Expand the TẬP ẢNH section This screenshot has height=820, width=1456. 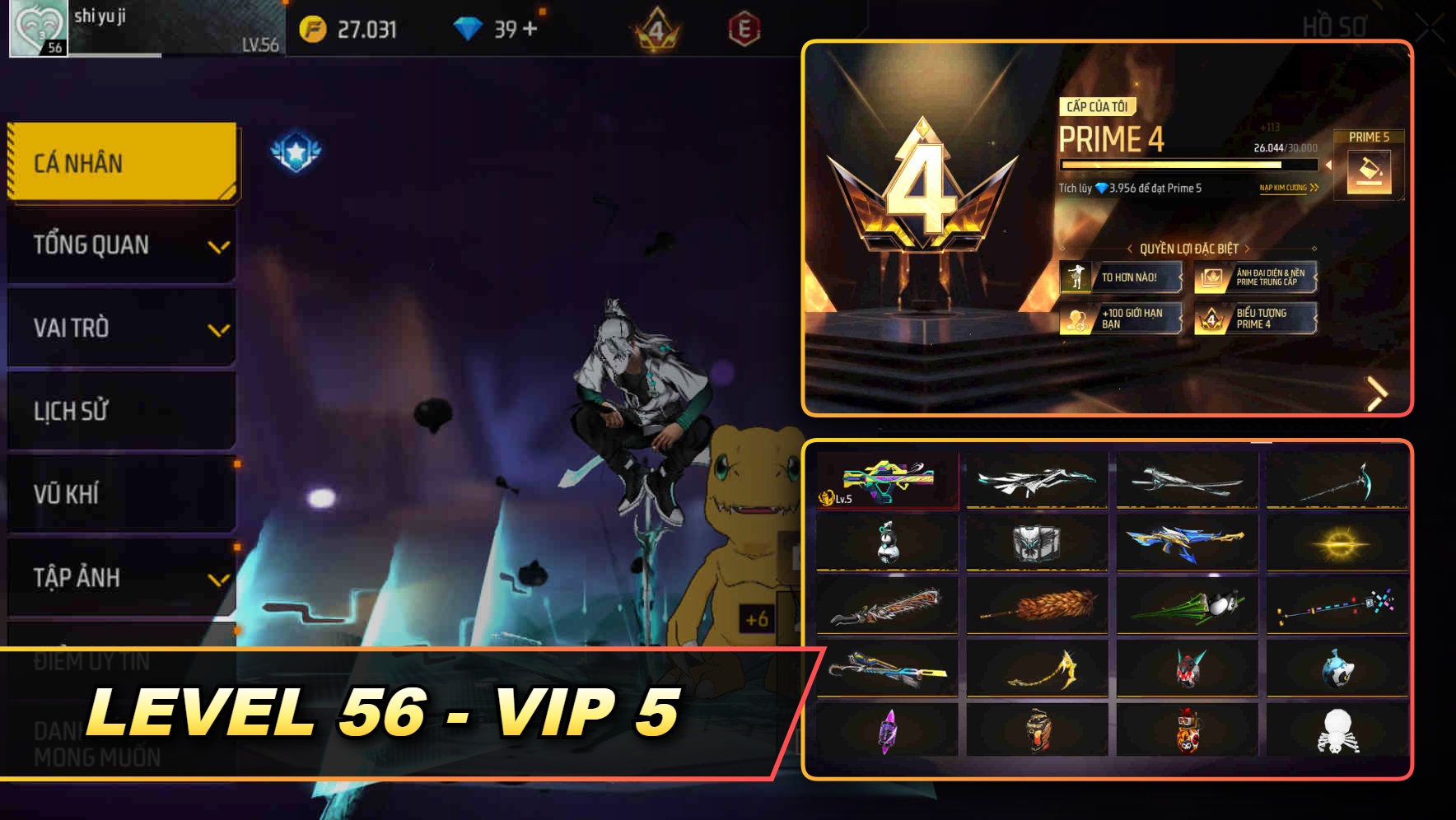pos(120,577)
